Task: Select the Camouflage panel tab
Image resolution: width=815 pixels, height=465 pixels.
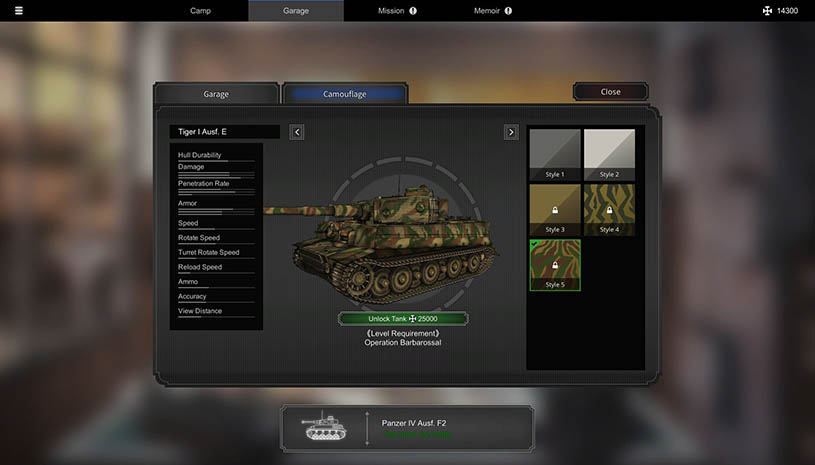Action: (345, 94)
